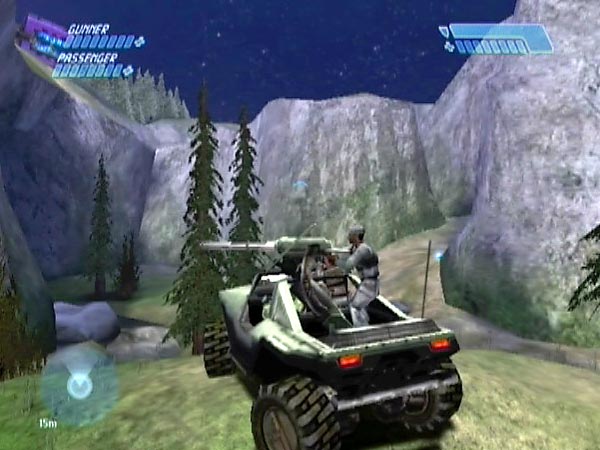This screenshot has width=600, height=450.
Task: Click the circular motion tracker radar
Action: coord(77,383)
